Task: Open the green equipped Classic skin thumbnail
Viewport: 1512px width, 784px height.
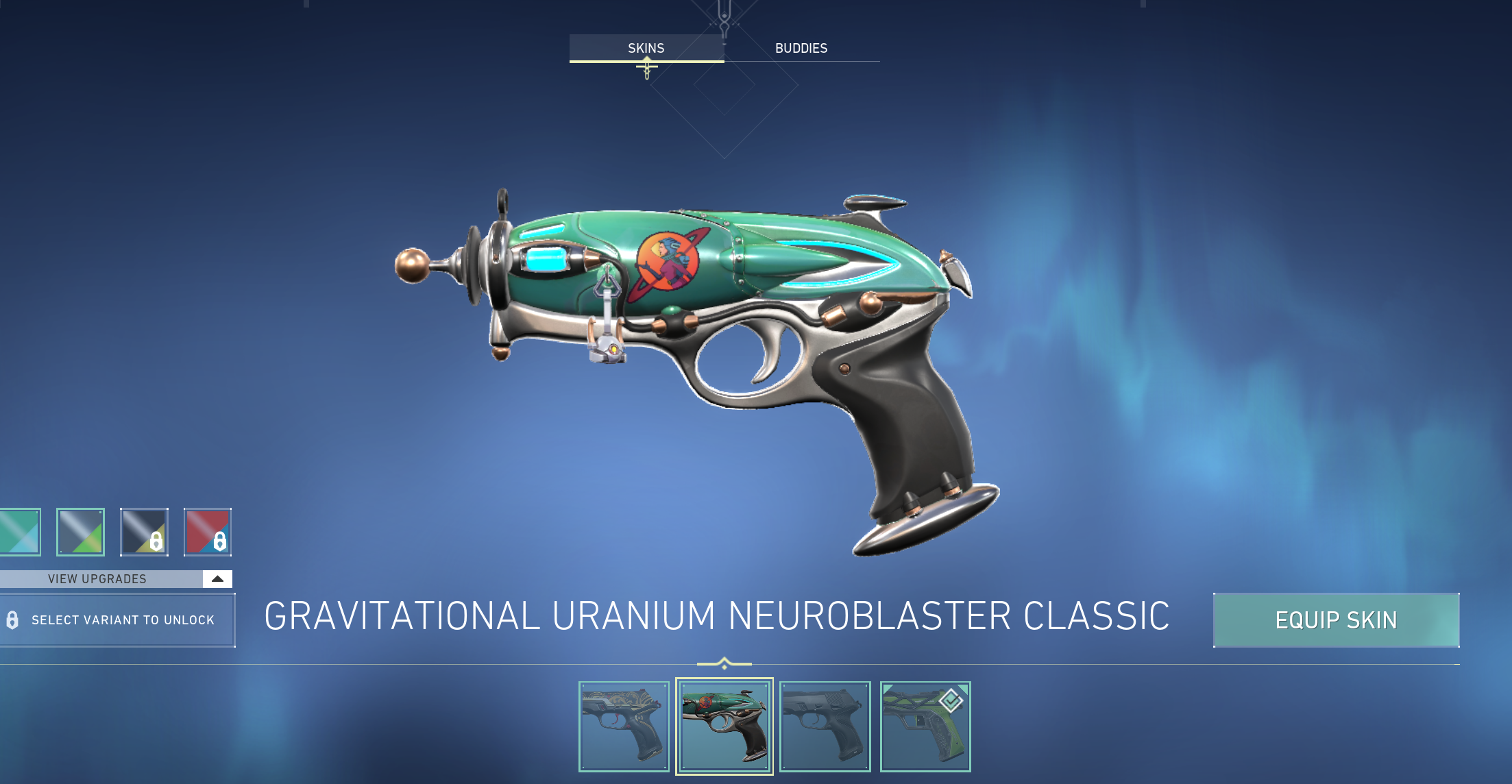Action: (x=925, y=726)
